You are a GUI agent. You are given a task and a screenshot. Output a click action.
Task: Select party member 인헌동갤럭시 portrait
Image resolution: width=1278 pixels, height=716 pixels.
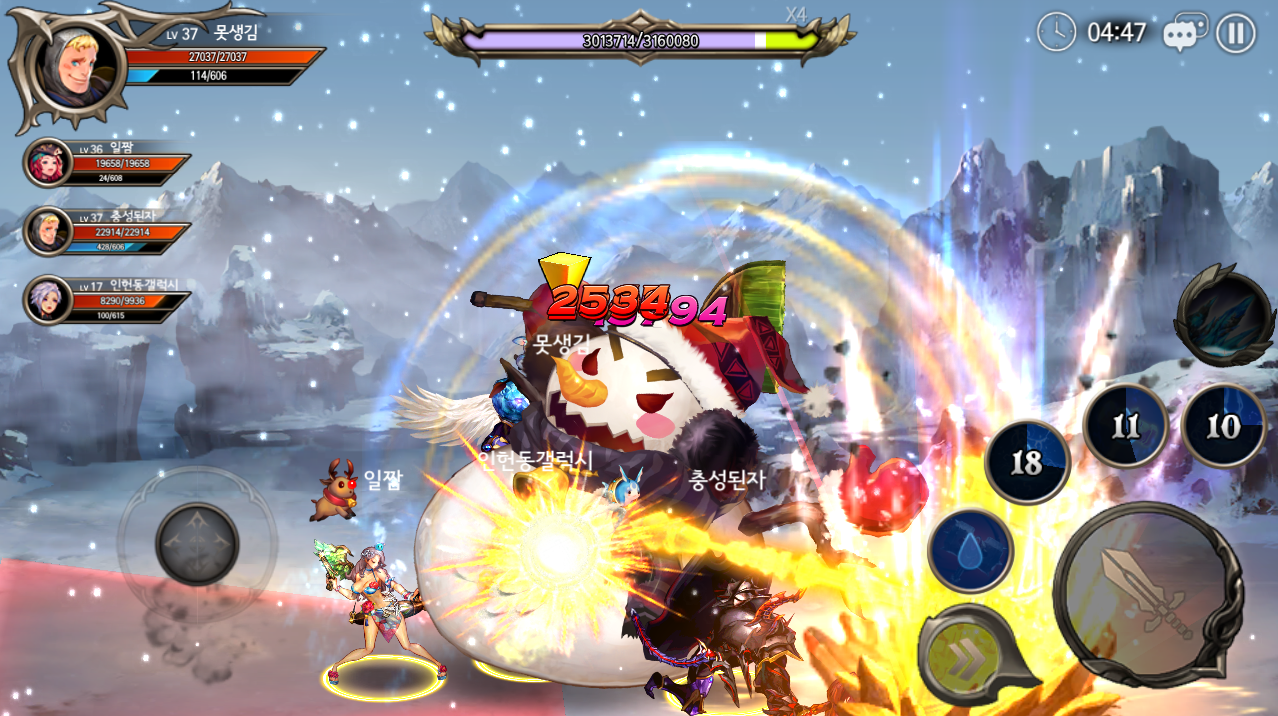[x=48, y=300]
